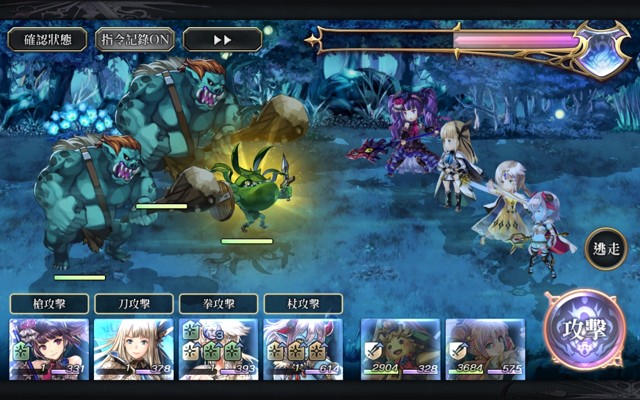Select the reserve portrait showing 3684
Viewport: 640px width, 400px height.
pyautogui.click(x=484, y=349)
